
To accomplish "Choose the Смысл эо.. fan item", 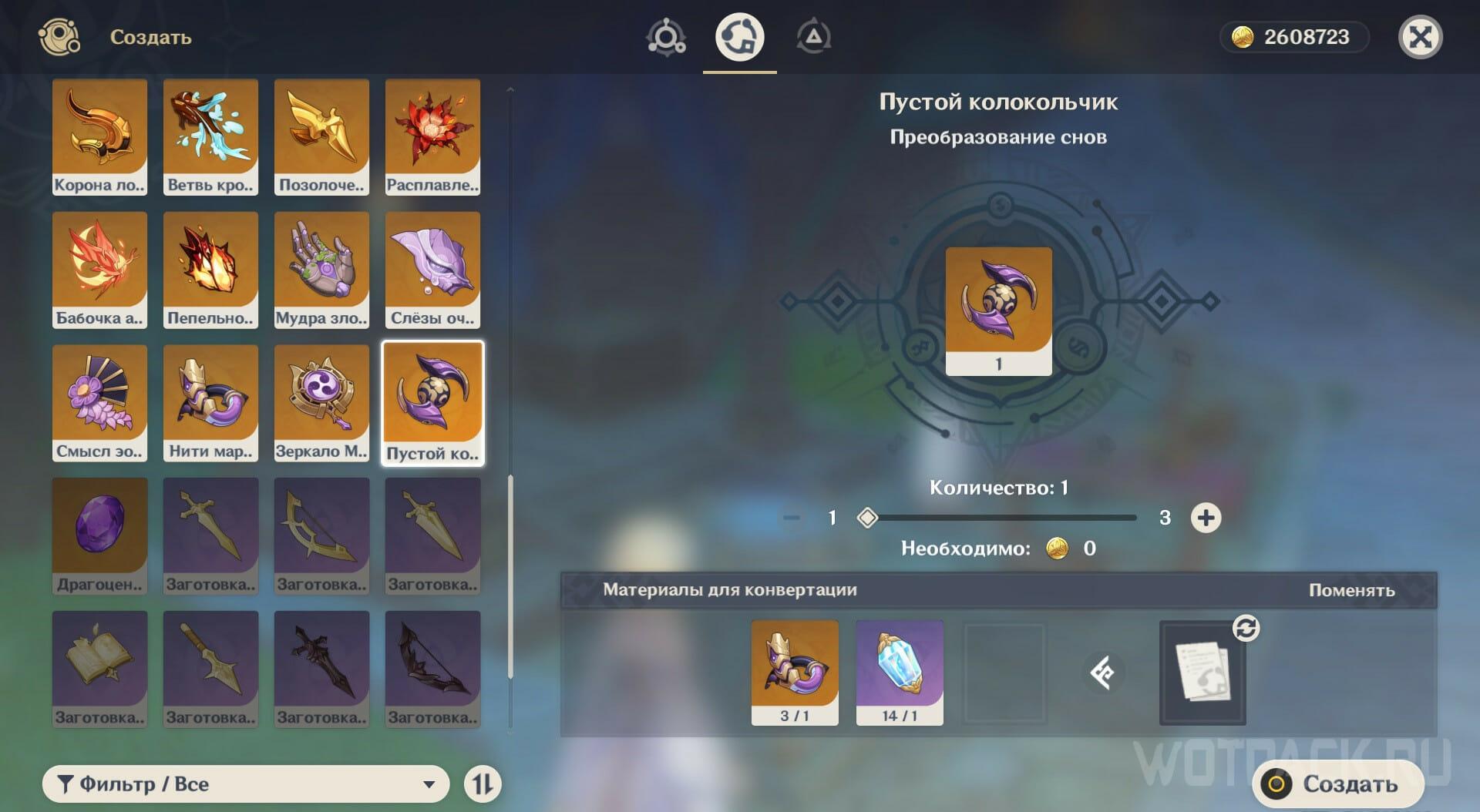I will pyautogui.click(x=99, y=403).
